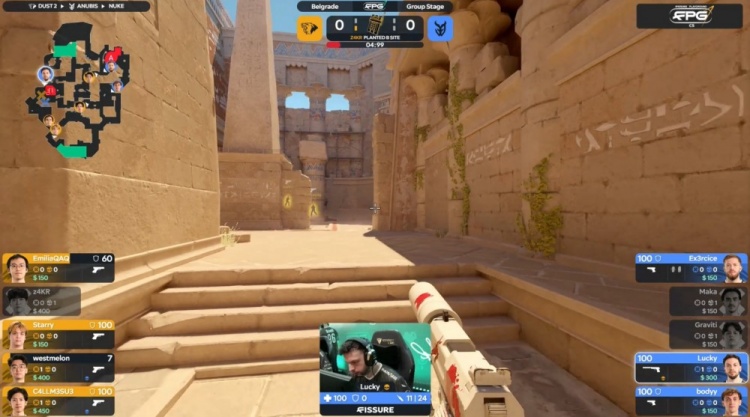The image size is (750, 417).
Task: Pick bodyy's player card
Action: (691, 400)
